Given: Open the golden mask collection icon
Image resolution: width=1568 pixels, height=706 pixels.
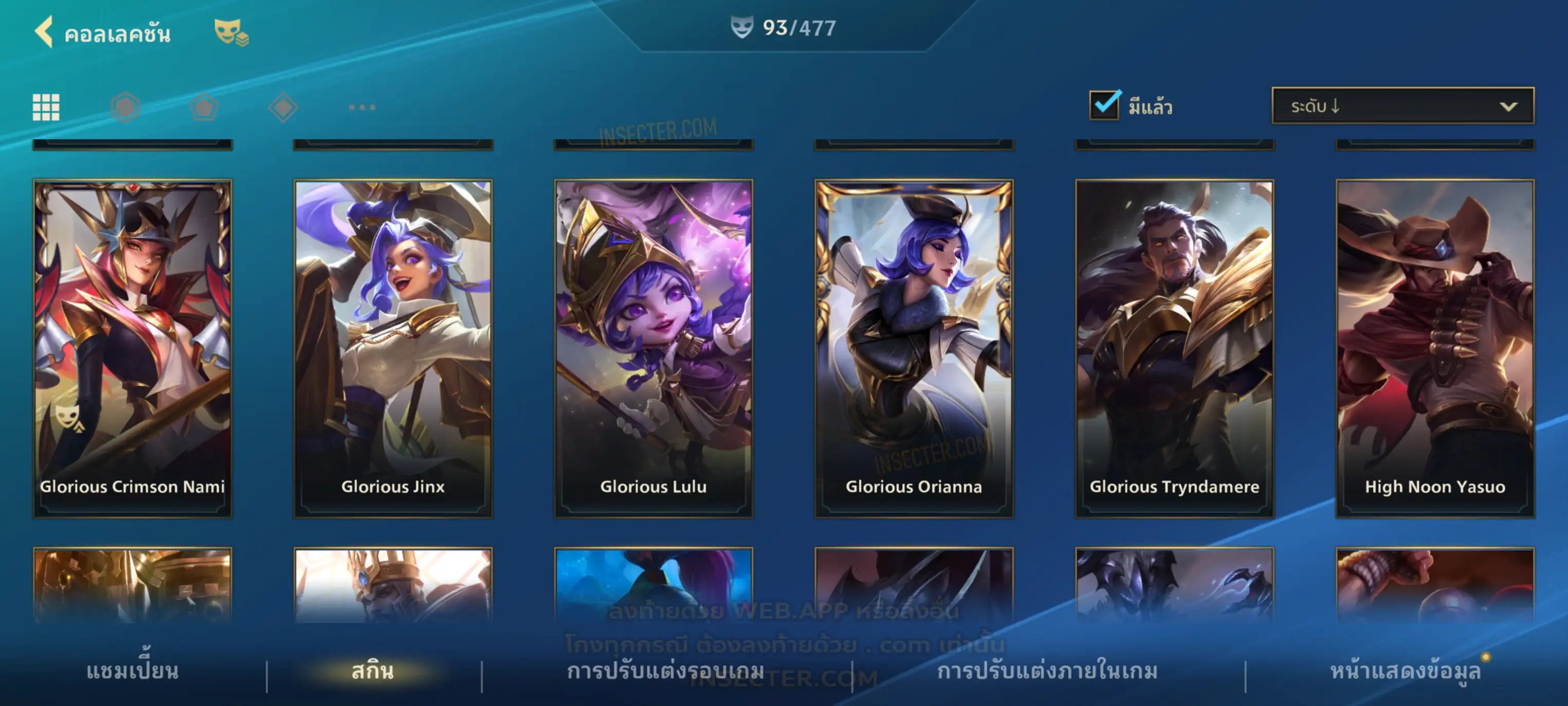Looking at the screenshot, I should point(230,32).
